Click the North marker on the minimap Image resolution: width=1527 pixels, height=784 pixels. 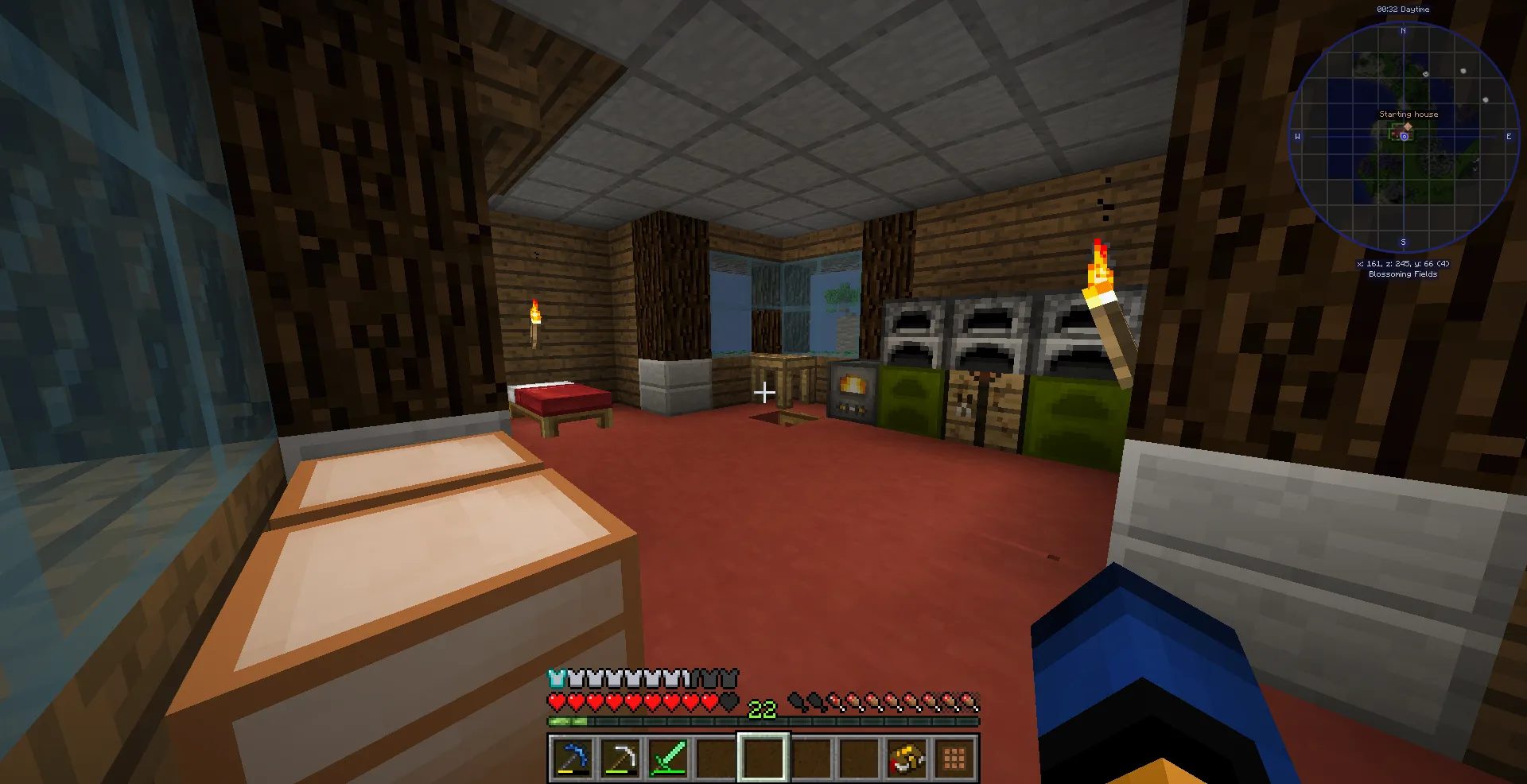coord(1403,30)
